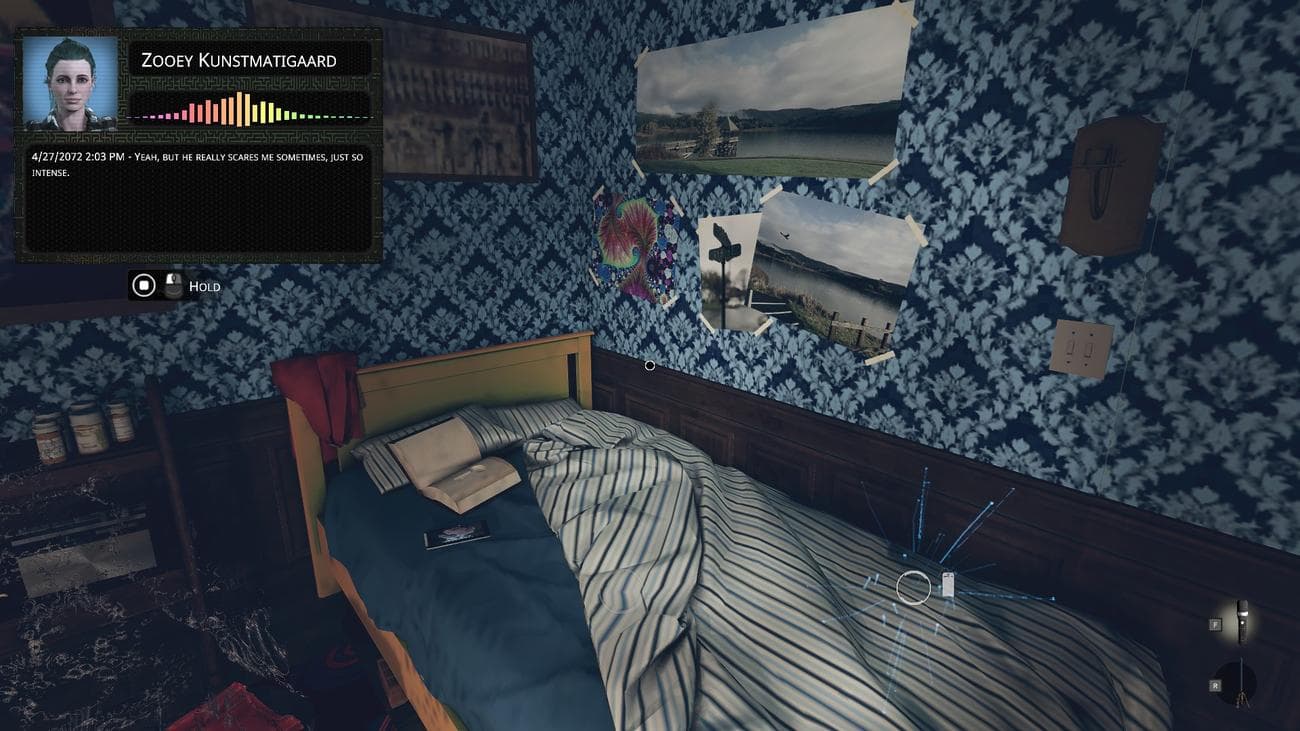Activate the phone interaction marker on the bed

tap(947, 586)
